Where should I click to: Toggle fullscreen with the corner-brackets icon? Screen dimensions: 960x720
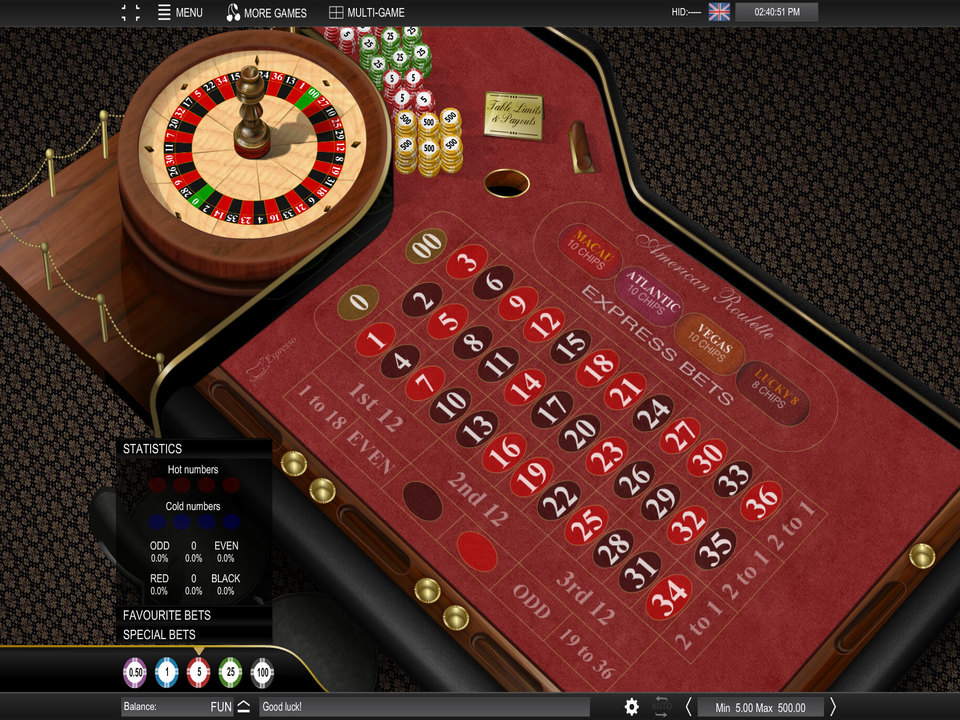[x=131, y=13]
